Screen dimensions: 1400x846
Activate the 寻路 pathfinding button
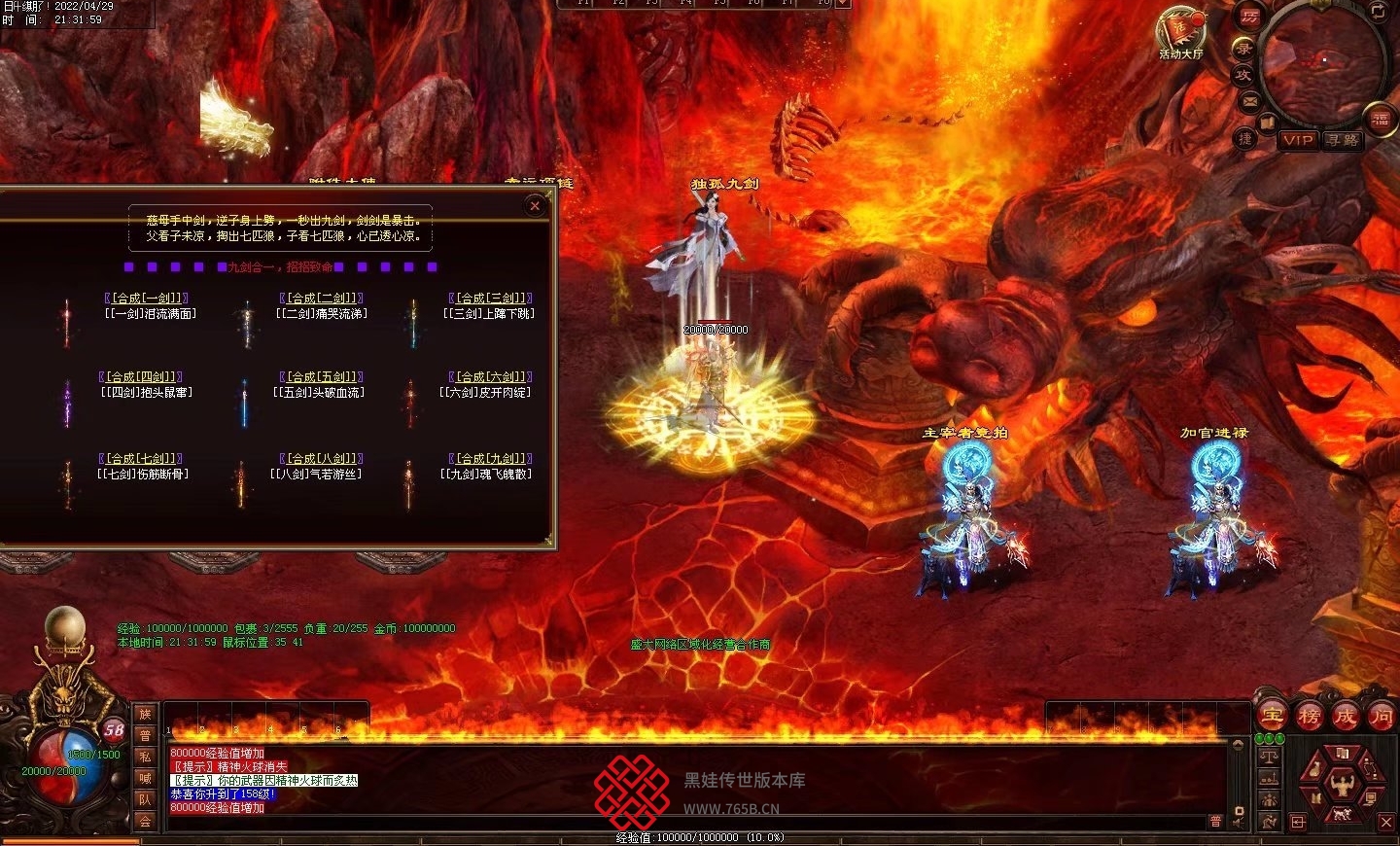1342,140
